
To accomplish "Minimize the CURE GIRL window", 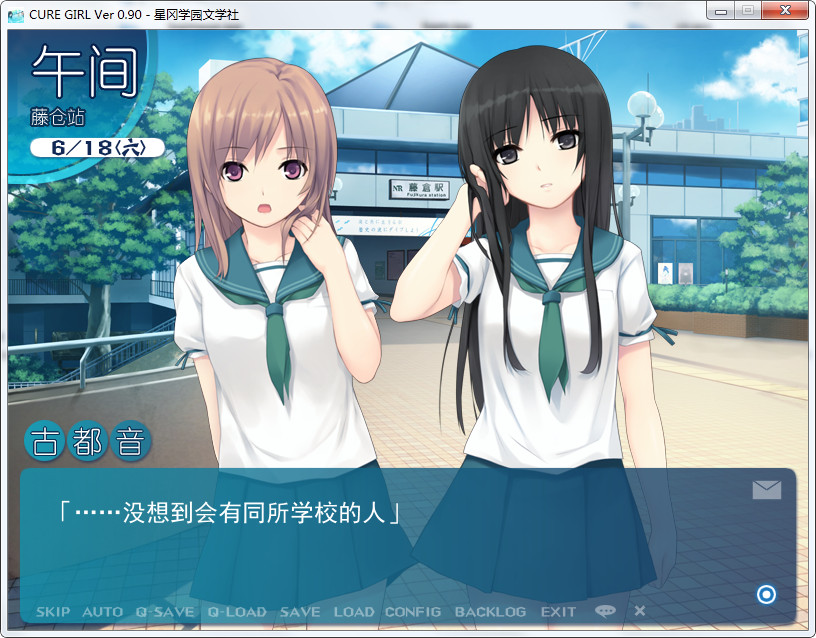I will pyautogui.click(x=720, y=10).
